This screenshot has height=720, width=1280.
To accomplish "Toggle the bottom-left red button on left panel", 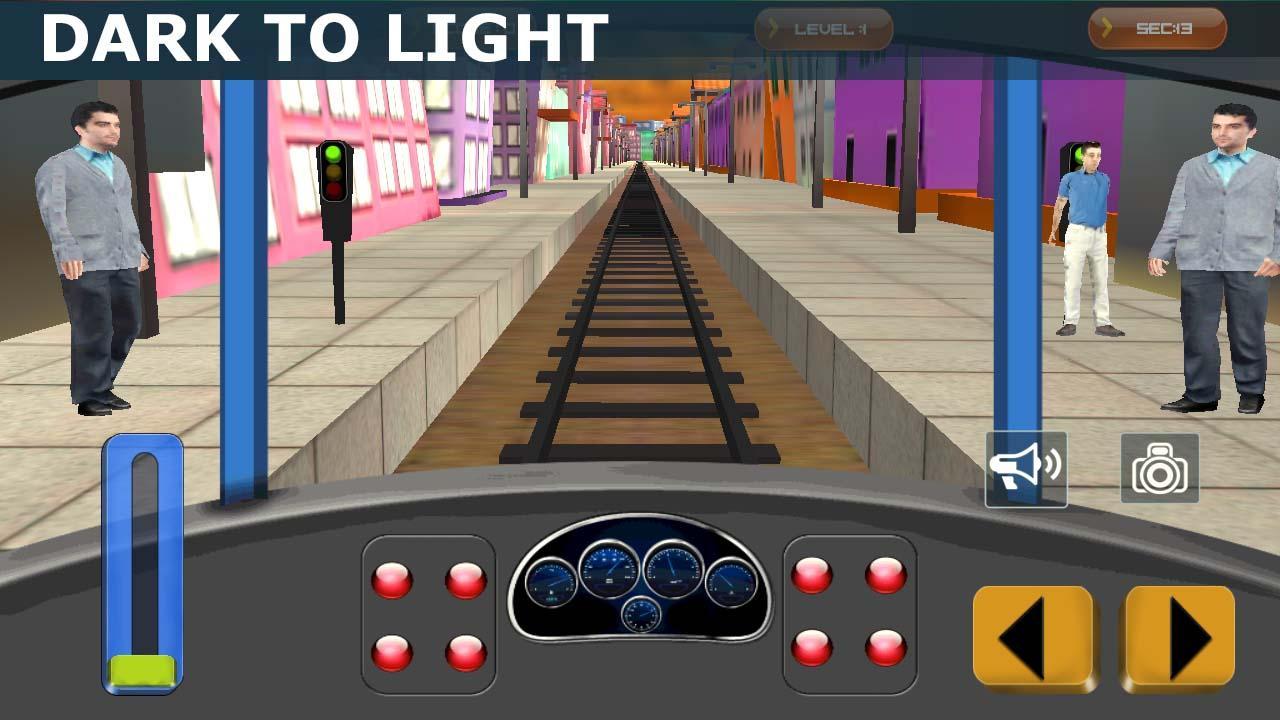I will pos(392,650).
